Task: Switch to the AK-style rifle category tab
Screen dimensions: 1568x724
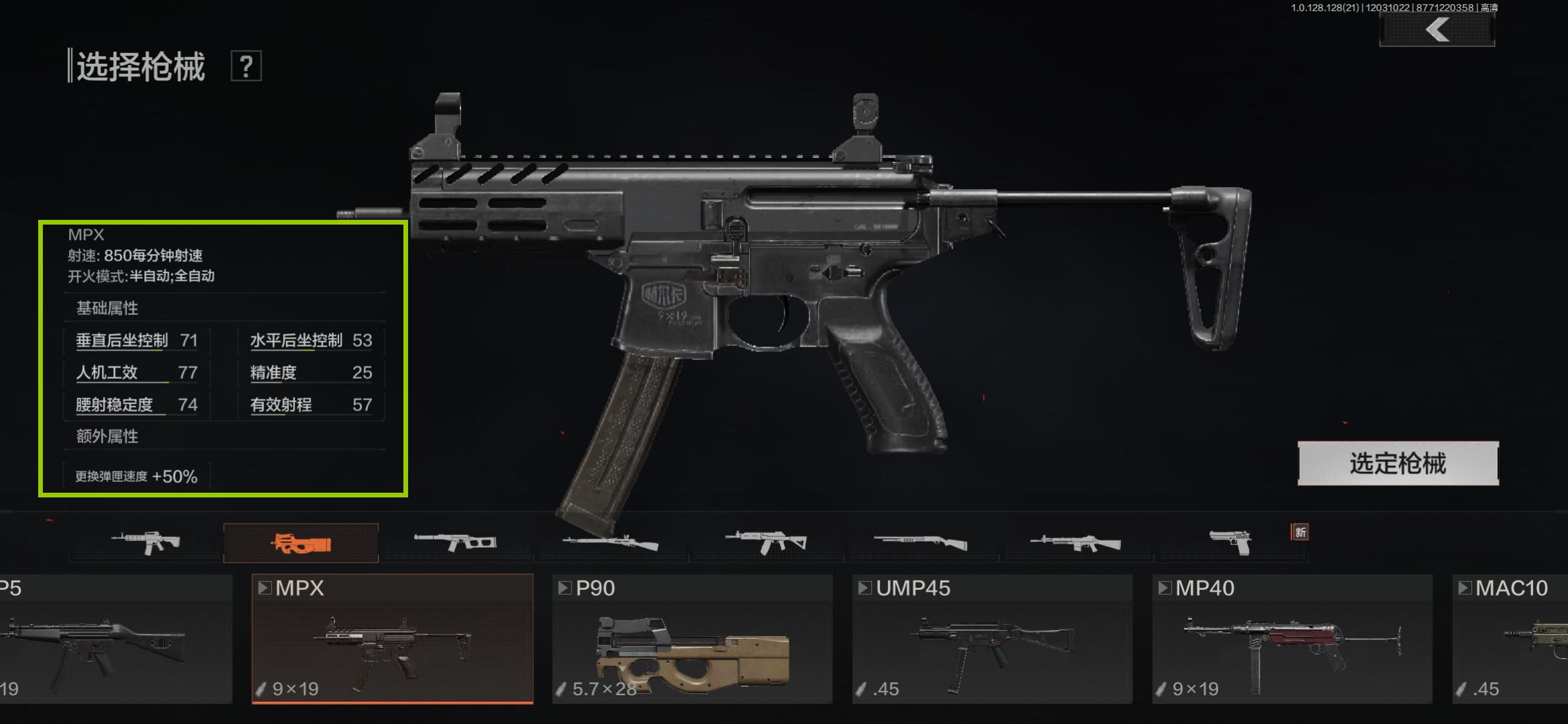Action: 766,542
